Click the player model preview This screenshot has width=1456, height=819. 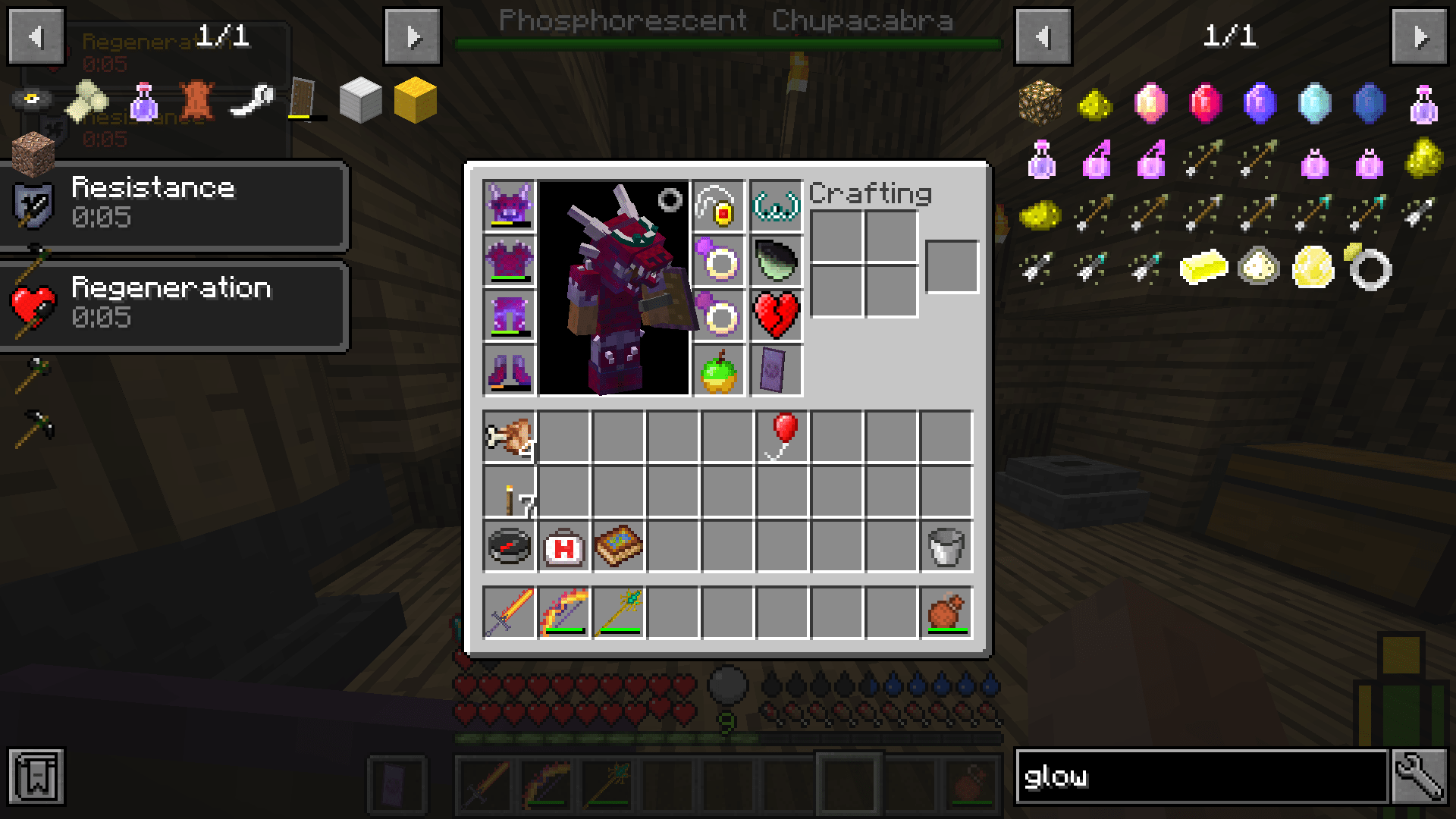[614, 288]
